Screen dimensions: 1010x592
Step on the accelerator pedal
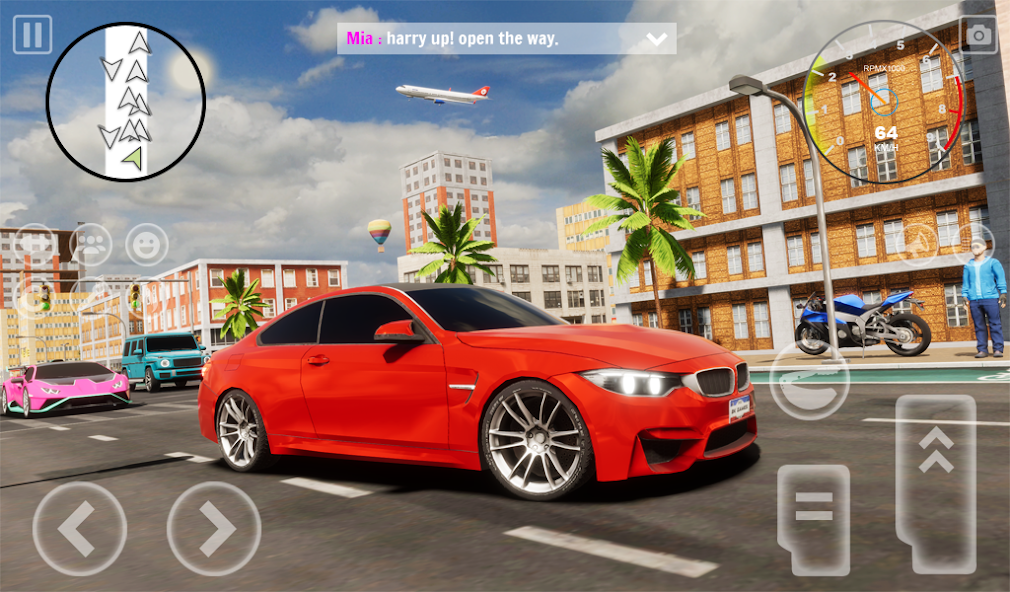(936, 483)
